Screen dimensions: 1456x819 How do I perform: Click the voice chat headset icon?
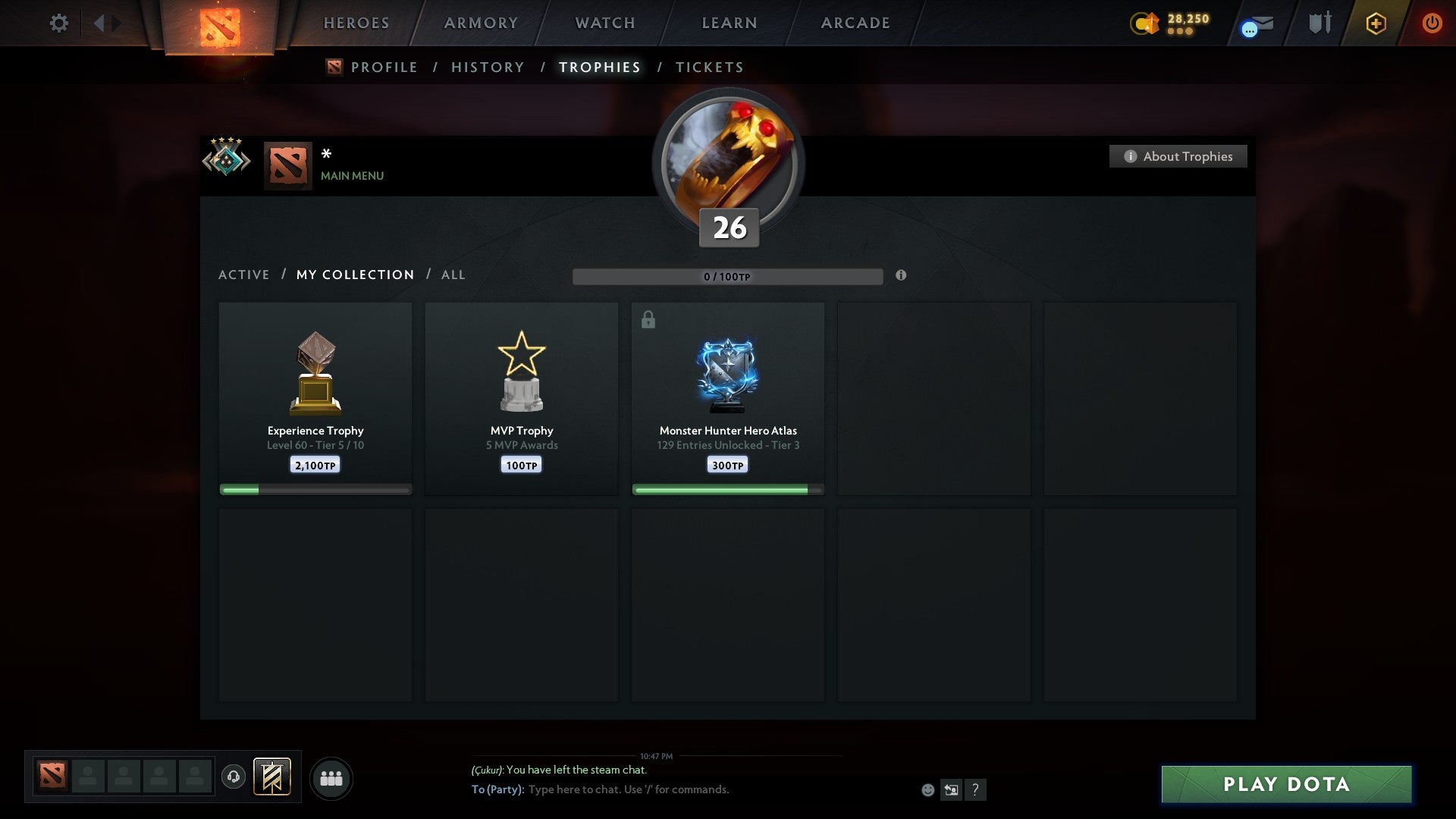234,777
